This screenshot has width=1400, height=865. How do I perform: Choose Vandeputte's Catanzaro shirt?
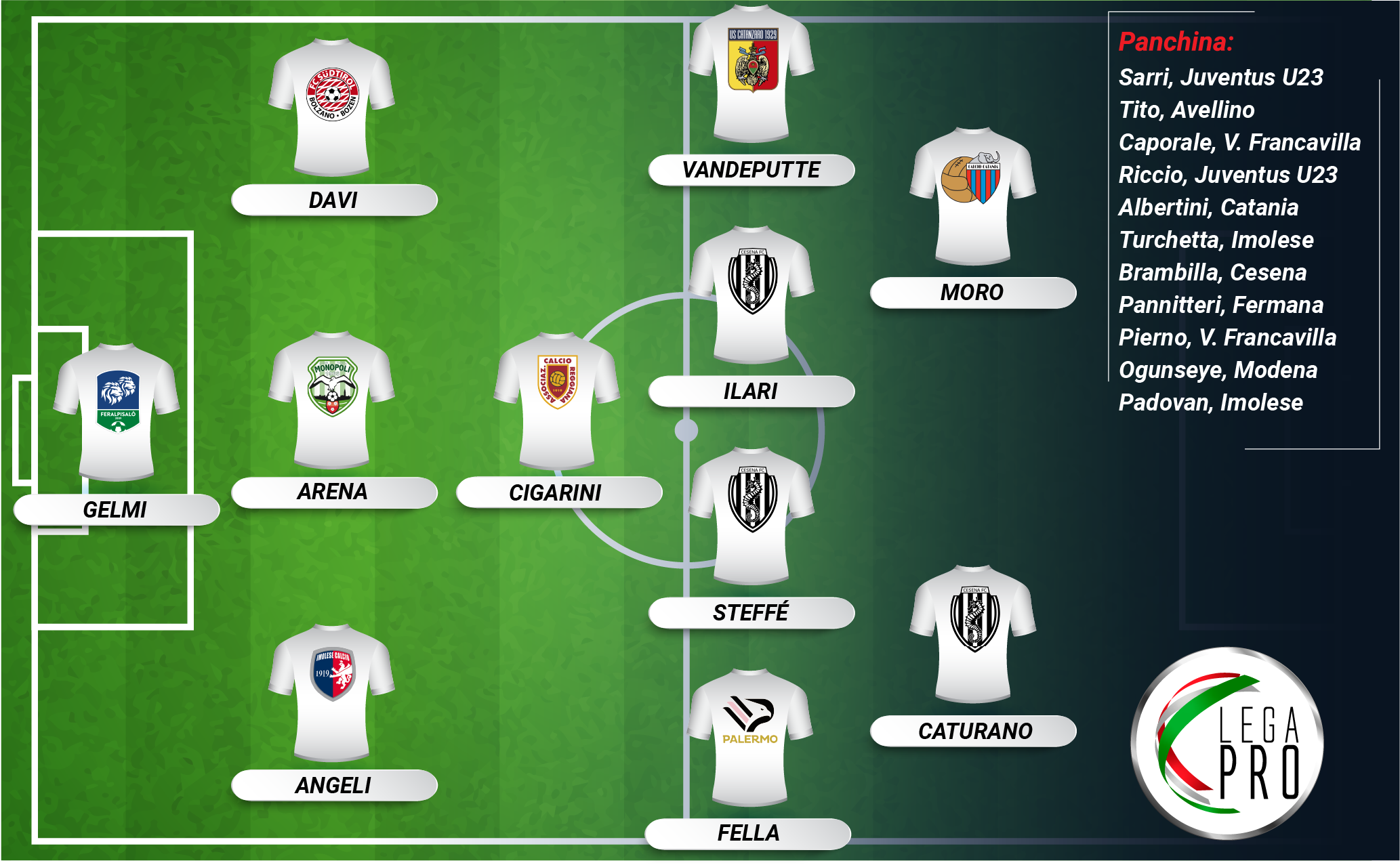coord(752,73)
